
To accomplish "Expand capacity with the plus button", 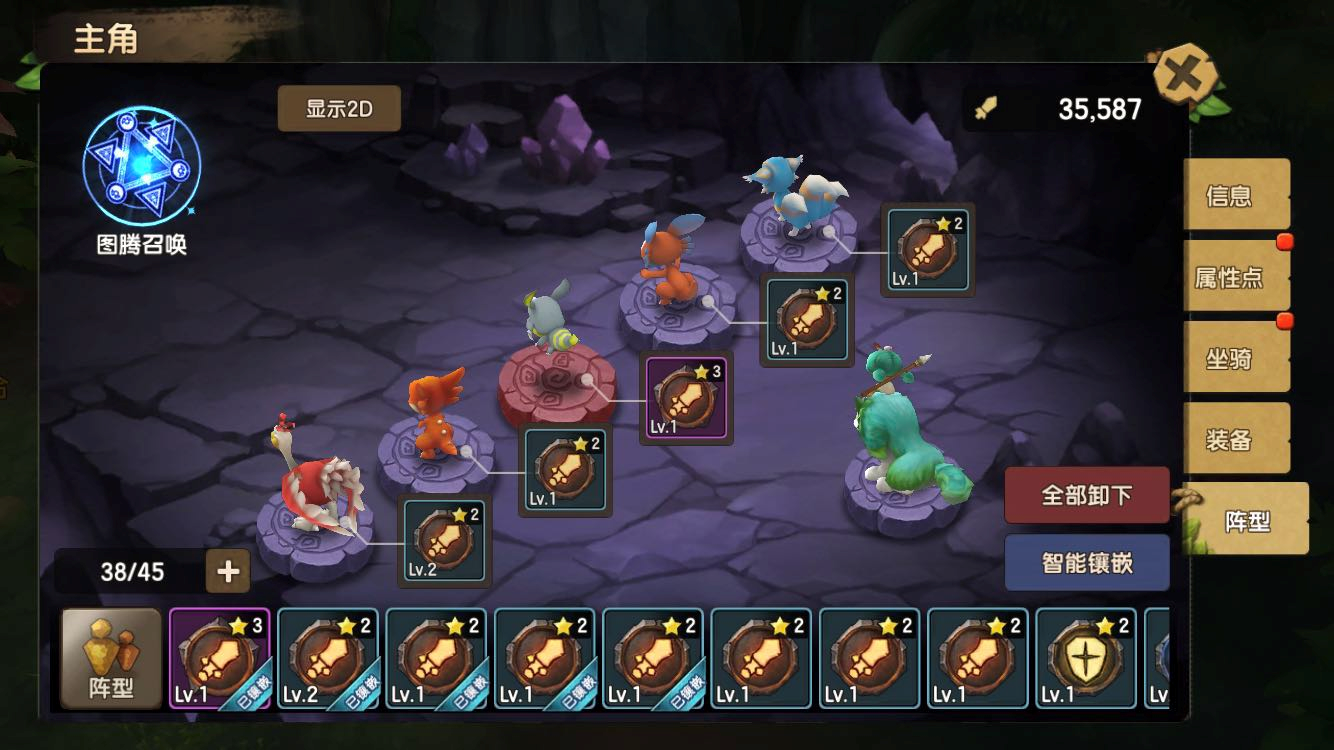I will click(228, 571).
